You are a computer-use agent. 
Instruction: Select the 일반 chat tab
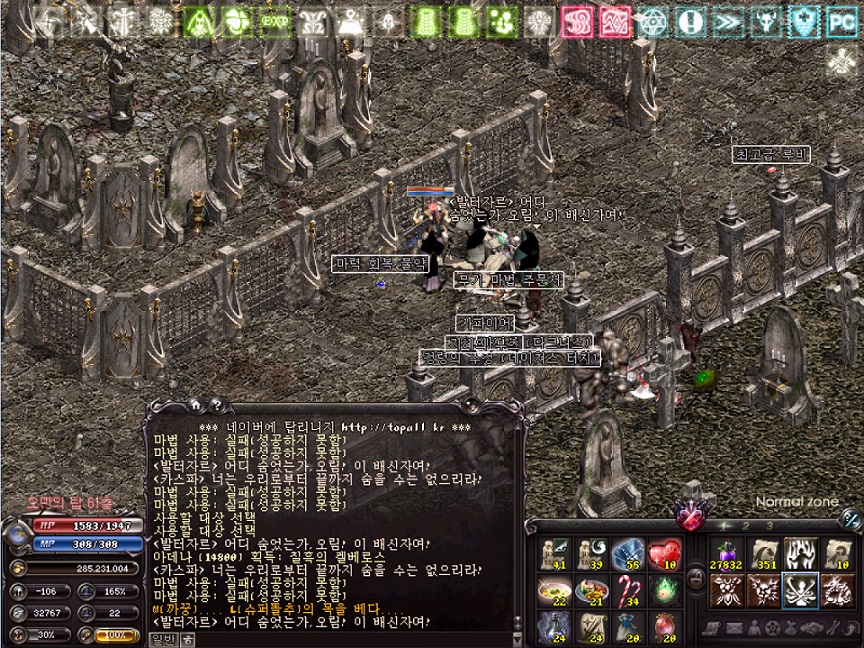[163, 639]
